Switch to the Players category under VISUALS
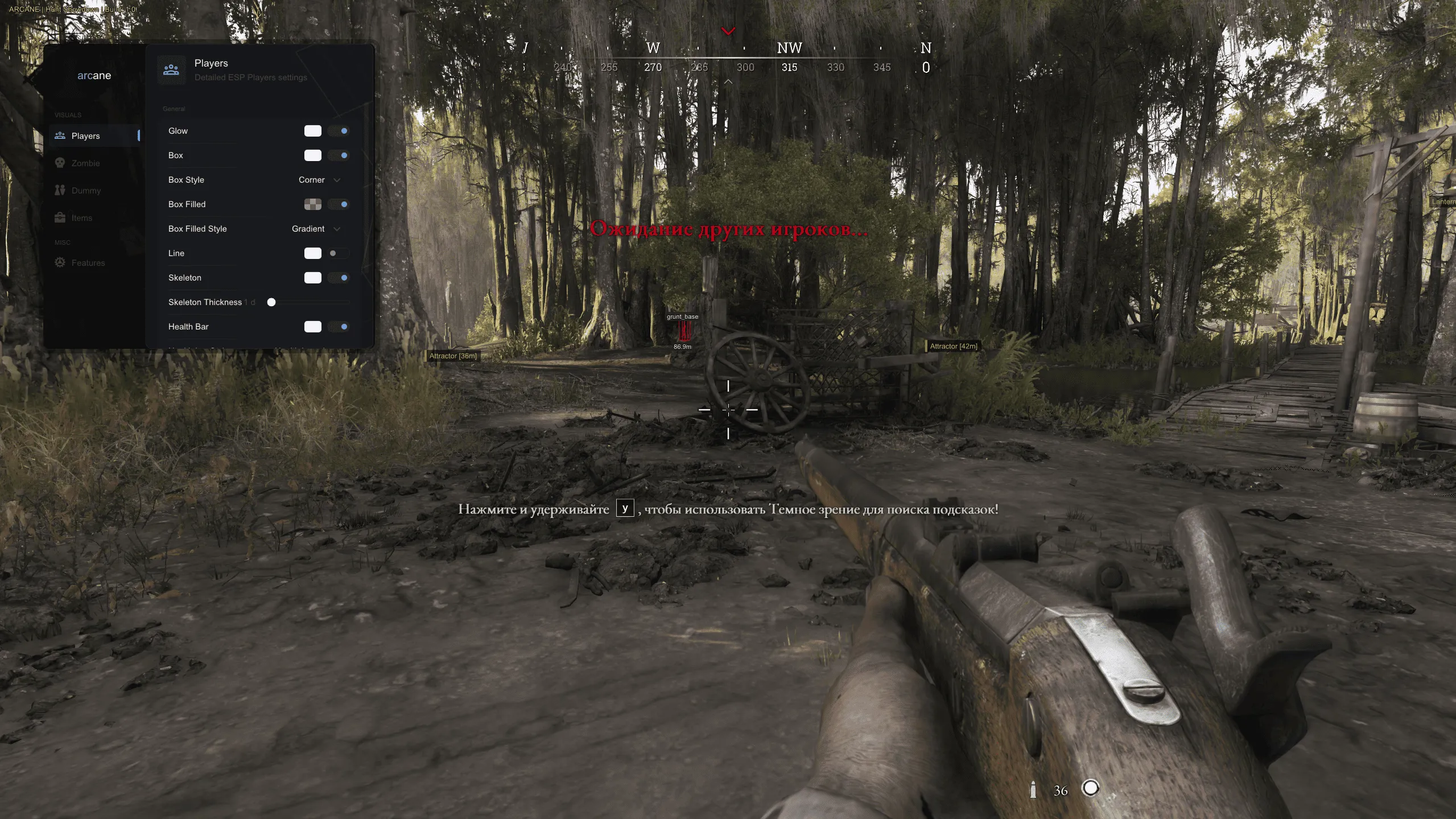 85,135
